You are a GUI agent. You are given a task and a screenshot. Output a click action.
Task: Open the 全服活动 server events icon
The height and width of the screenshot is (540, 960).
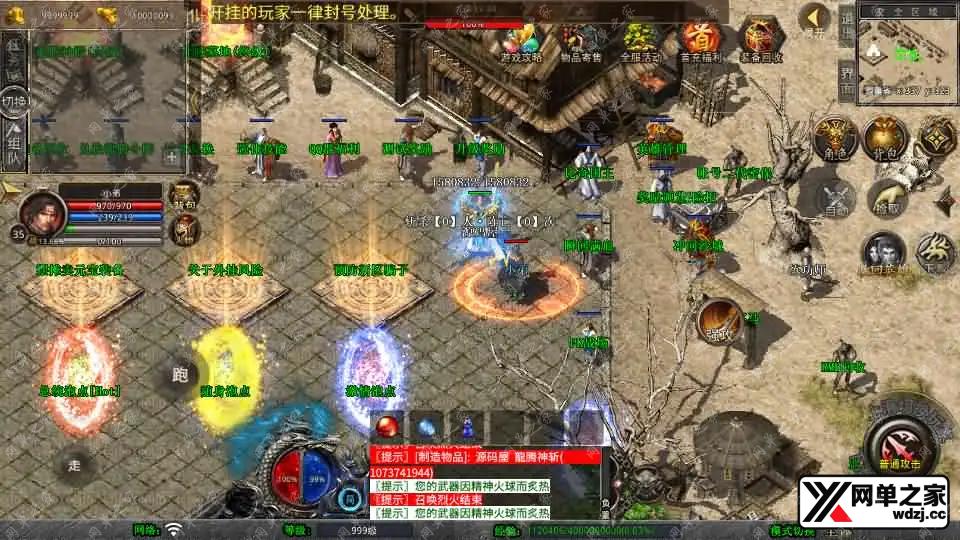tap(639, 43)
